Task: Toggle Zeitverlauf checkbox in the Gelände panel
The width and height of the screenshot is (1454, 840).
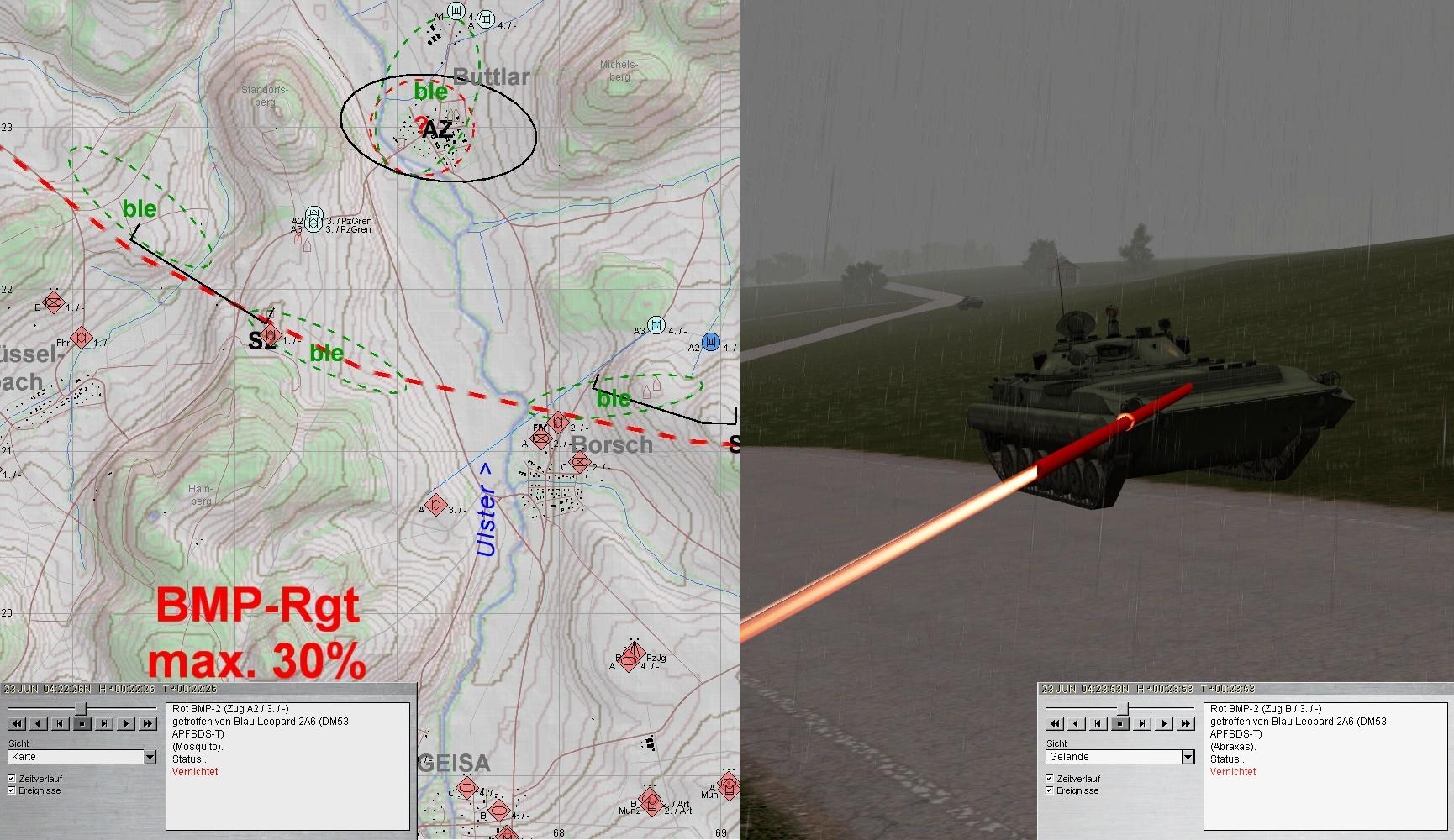Action: point(1050,779)
